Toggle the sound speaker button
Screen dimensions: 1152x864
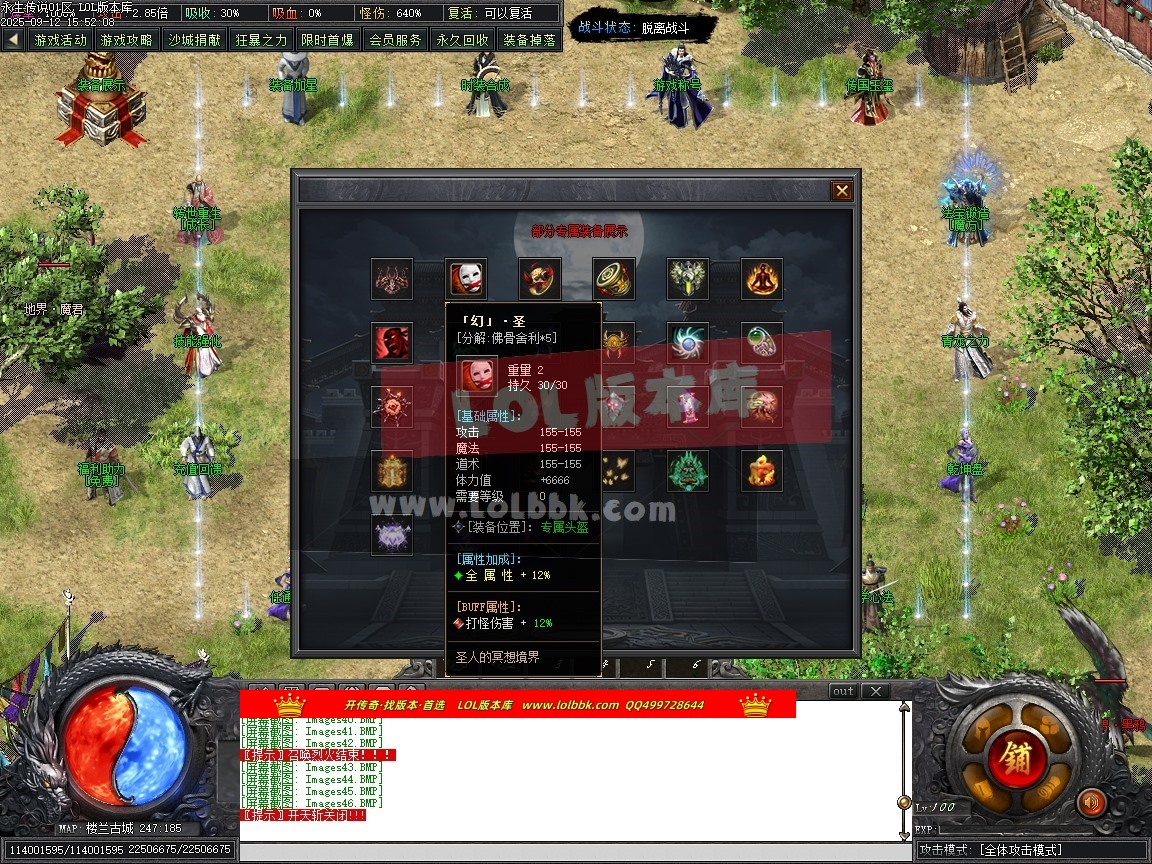tap(1092, 802)
